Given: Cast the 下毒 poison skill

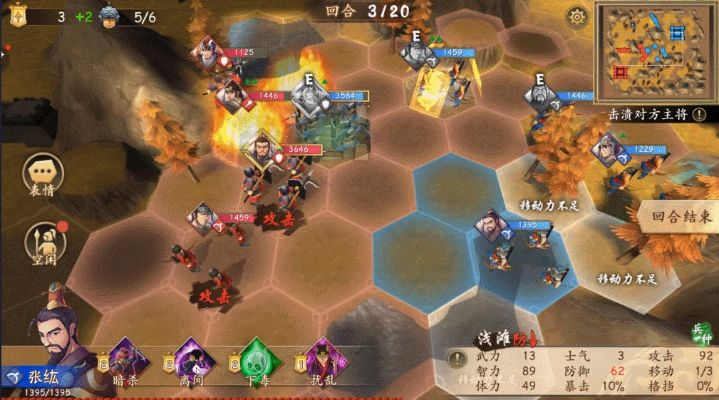Looking at the screenshot, I should (257, 360).
